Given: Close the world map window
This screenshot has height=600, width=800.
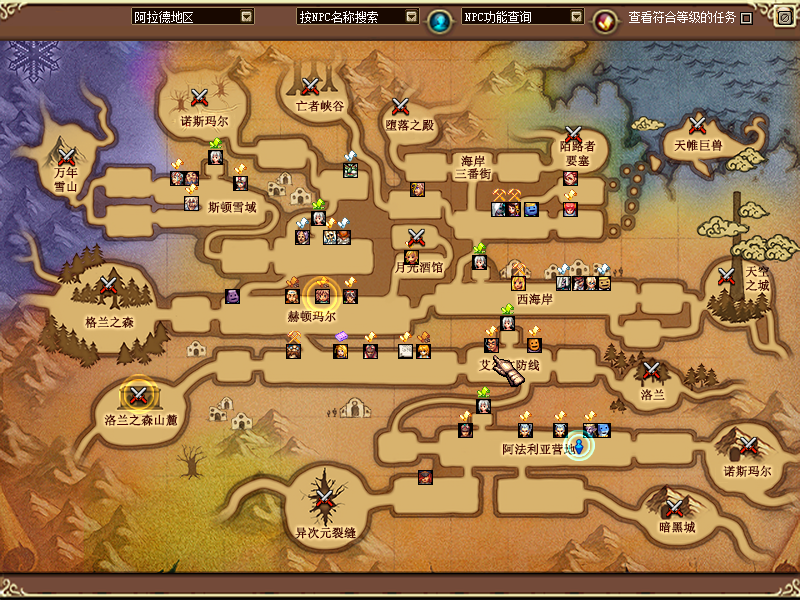Looking at the screenshot, I should pos(784,17).
